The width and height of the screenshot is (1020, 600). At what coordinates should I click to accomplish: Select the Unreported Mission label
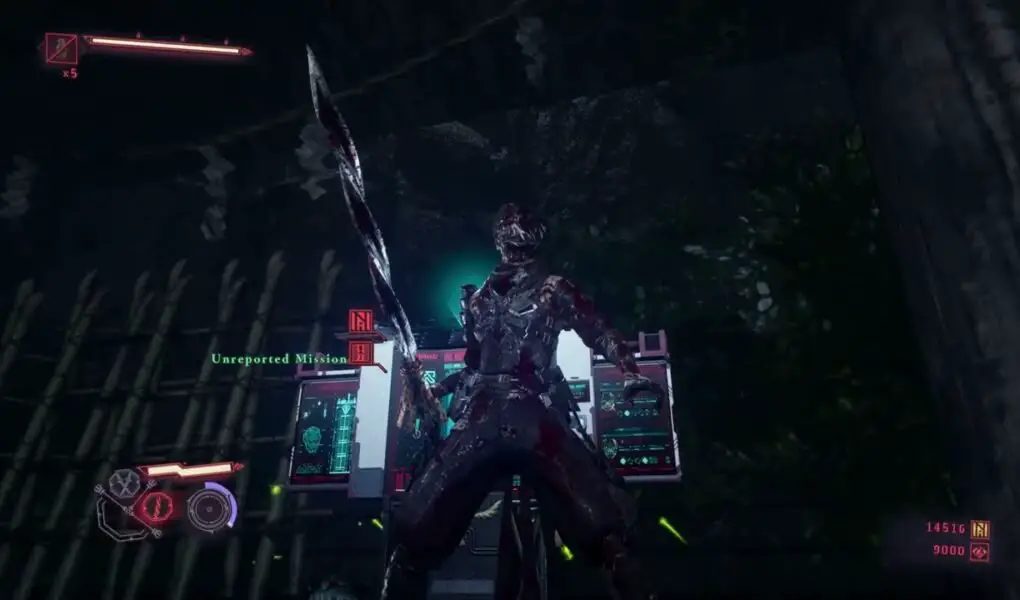278,358
